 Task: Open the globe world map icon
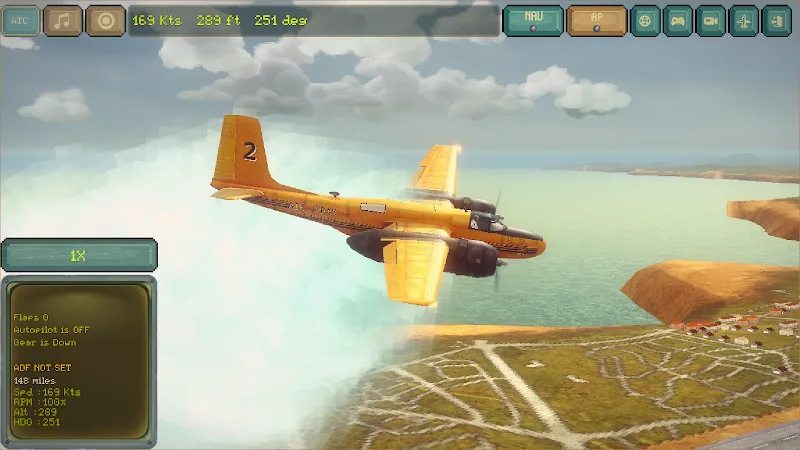[646, 20]
